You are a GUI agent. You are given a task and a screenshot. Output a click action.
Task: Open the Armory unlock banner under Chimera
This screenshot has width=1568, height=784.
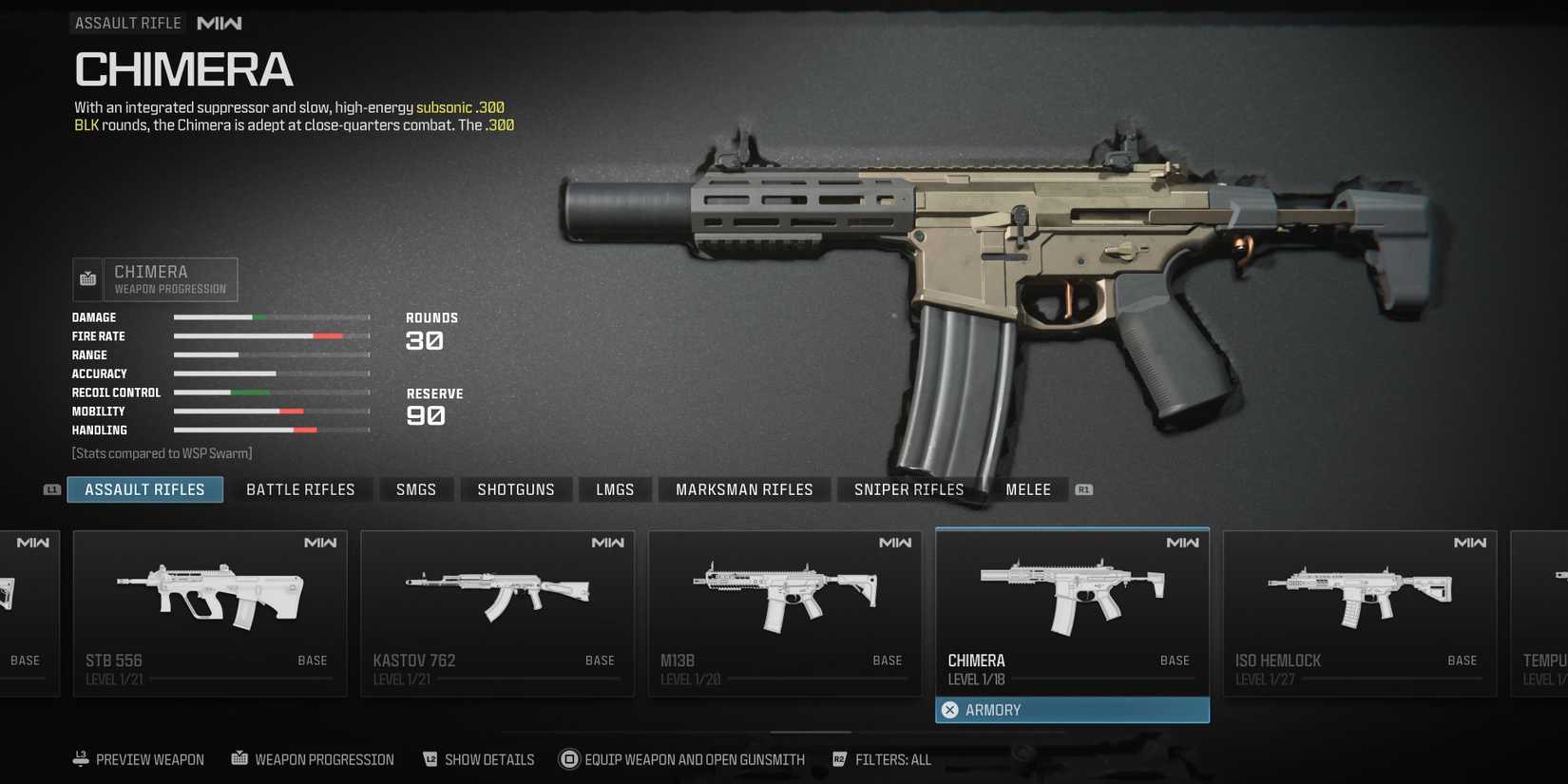[1072, 710]
